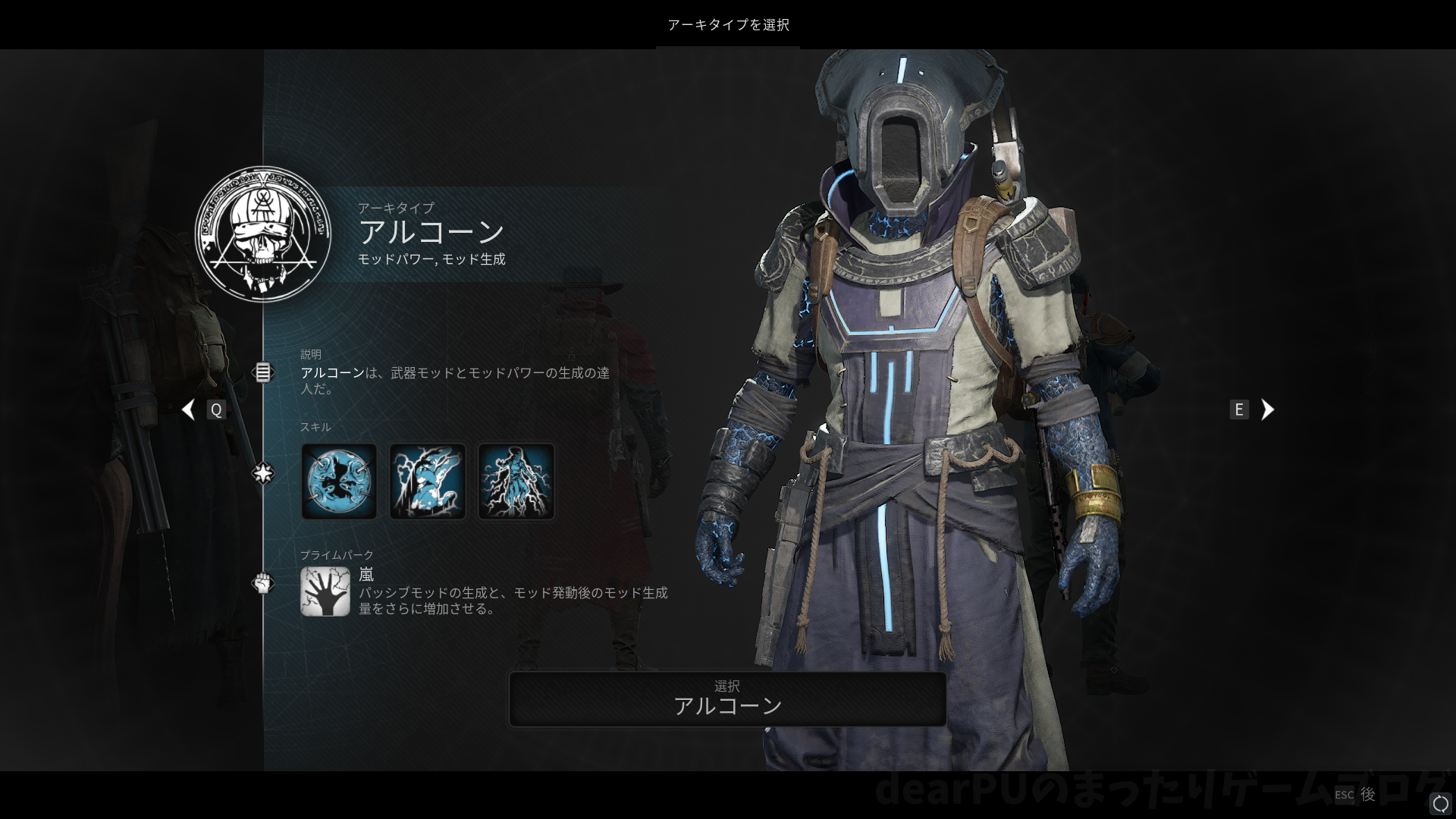View the third skill with the electrified figure
Screen dimensions: 1456x819
coord(516,482)
